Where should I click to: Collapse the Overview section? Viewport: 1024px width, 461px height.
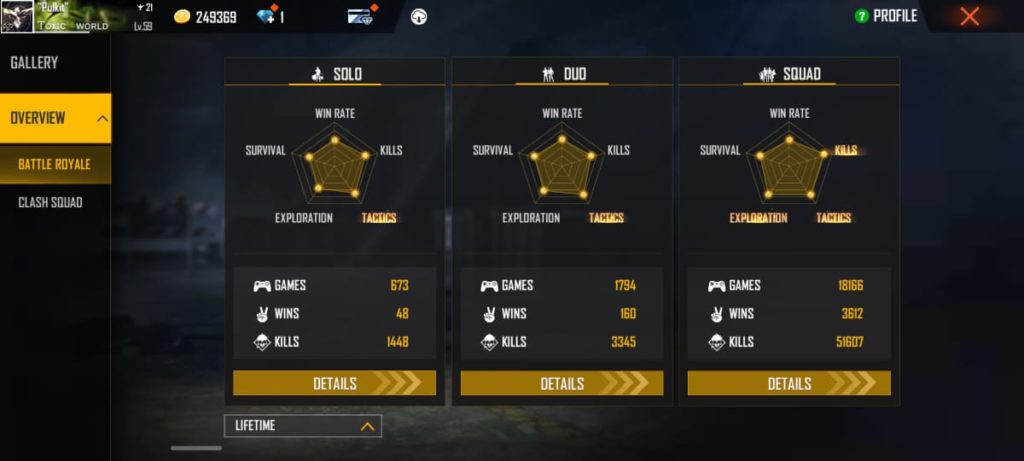coord(102,118)
